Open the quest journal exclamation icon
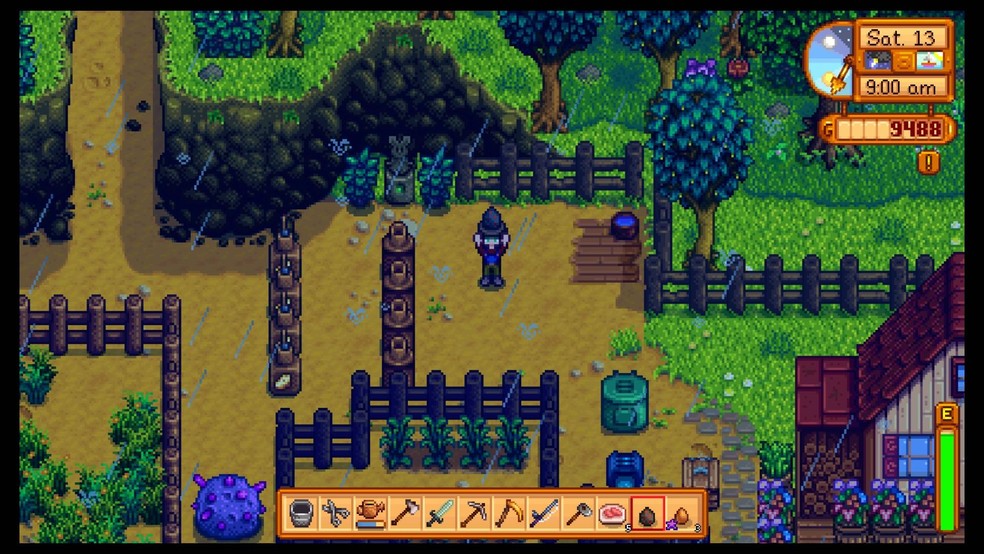This screenshot has height=554, width=984. pyautogui.click(x=929, y=161)
